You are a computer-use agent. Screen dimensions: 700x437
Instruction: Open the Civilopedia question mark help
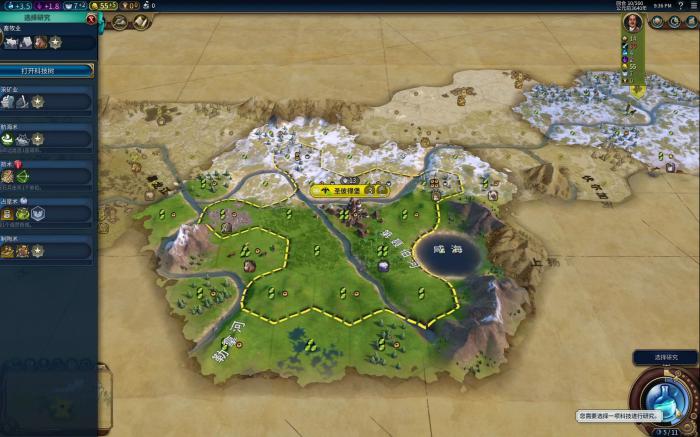click(x=680, y=5)
